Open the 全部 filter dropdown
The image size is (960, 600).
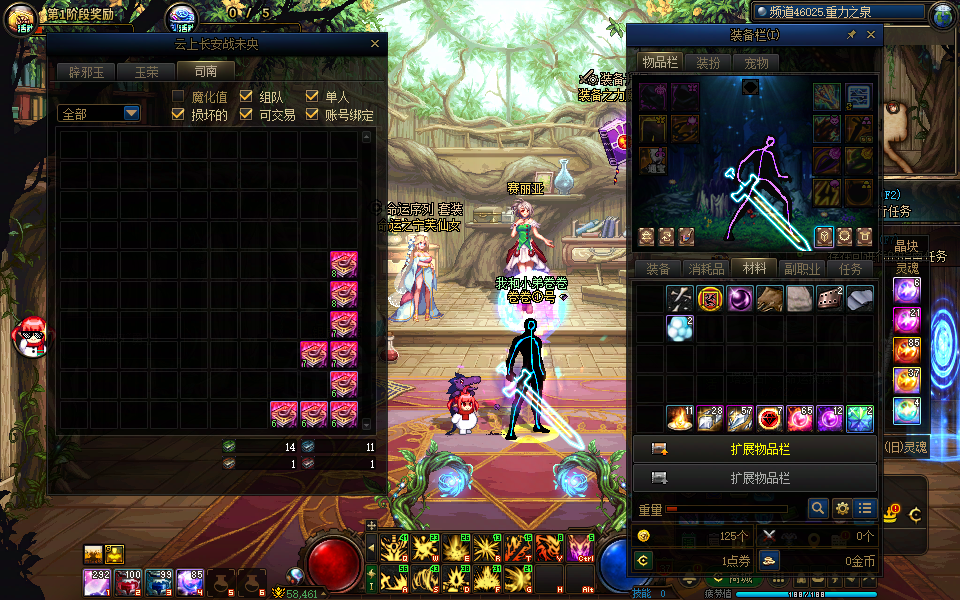pyautogui.click(x=131, y=113)
